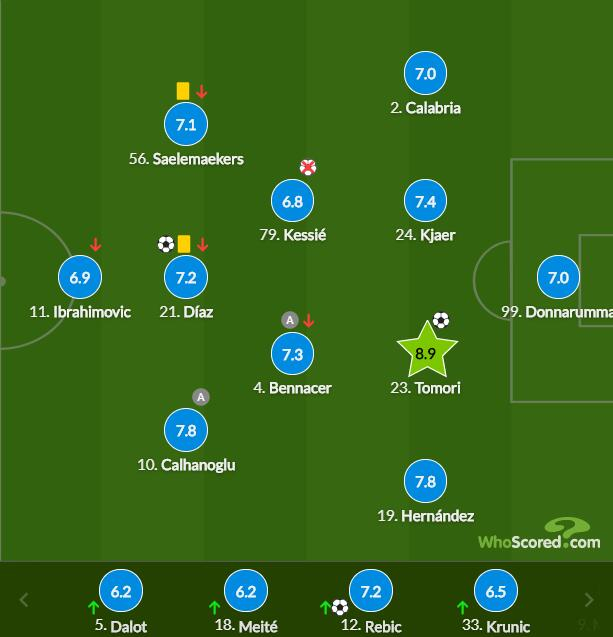Choose Donnarumma's goalkeeper rating circle
Image resolution: width=613 pixels, height=637 pixels.
click(558, 277)
